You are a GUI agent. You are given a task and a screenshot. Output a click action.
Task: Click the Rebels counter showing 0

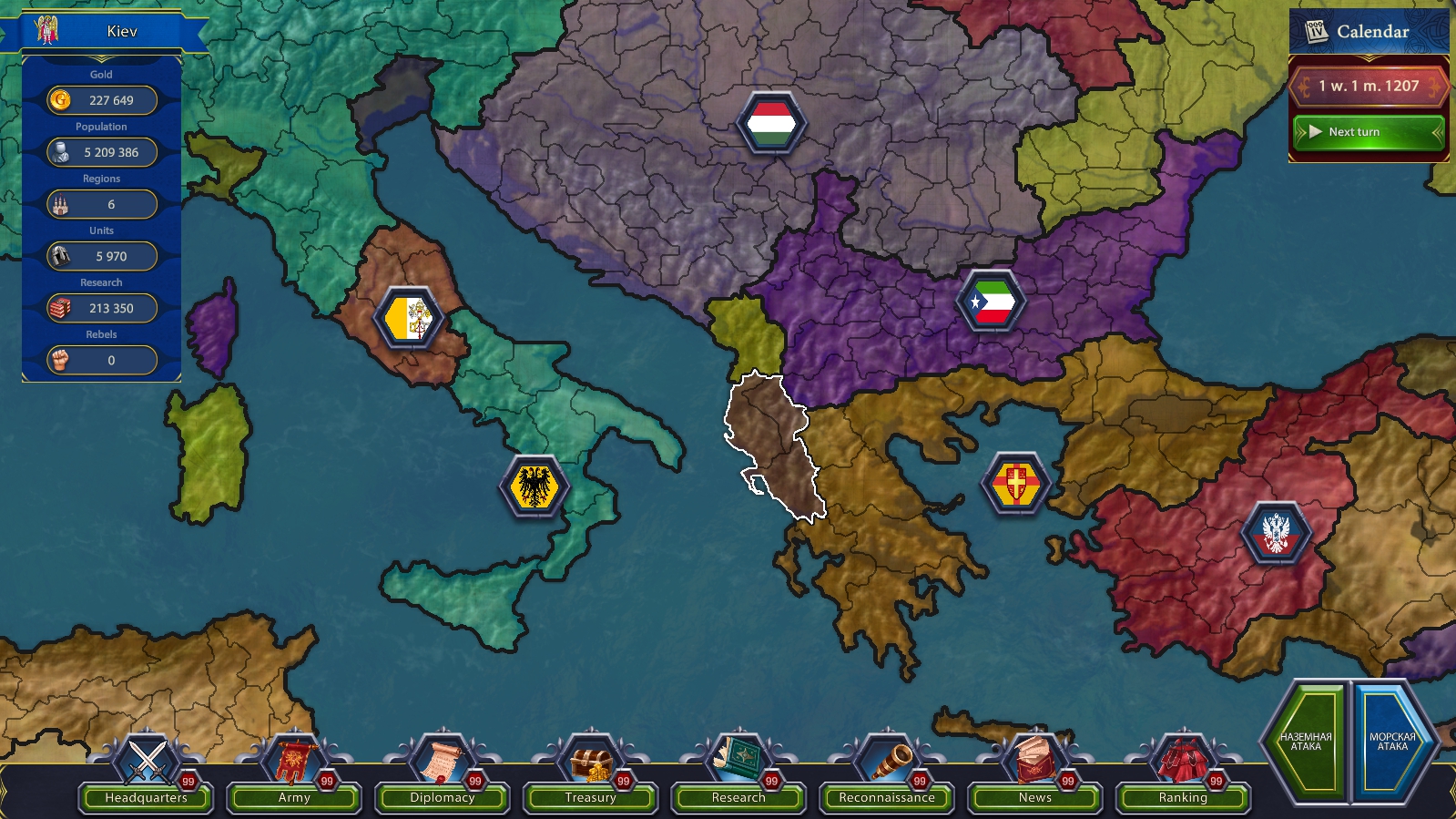(102, 360)
